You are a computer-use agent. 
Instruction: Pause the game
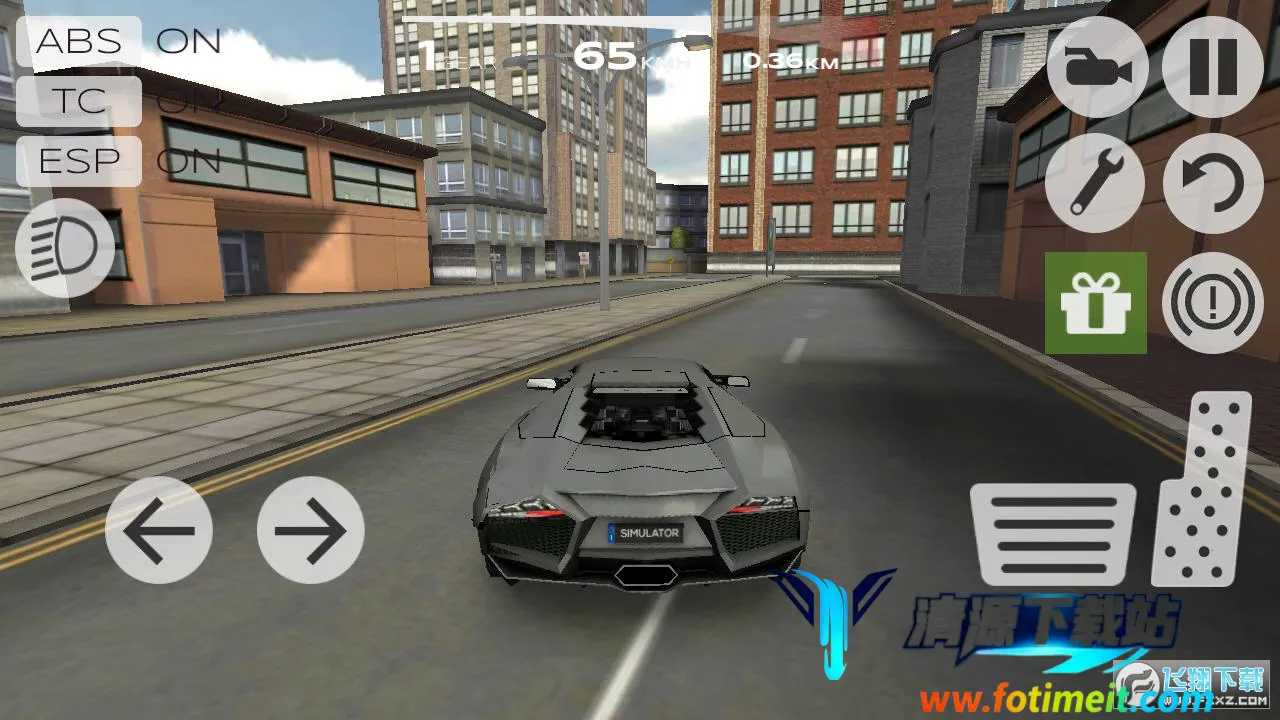1213,68
